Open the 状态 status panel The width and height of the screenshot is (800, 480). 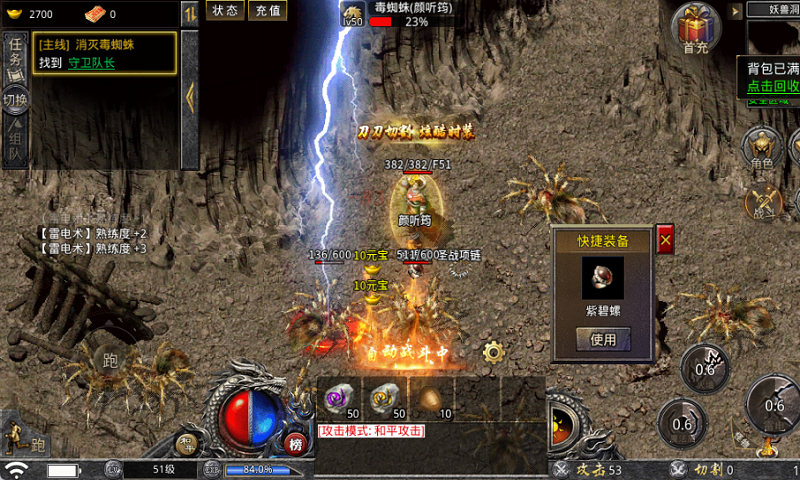pos(225,10)
